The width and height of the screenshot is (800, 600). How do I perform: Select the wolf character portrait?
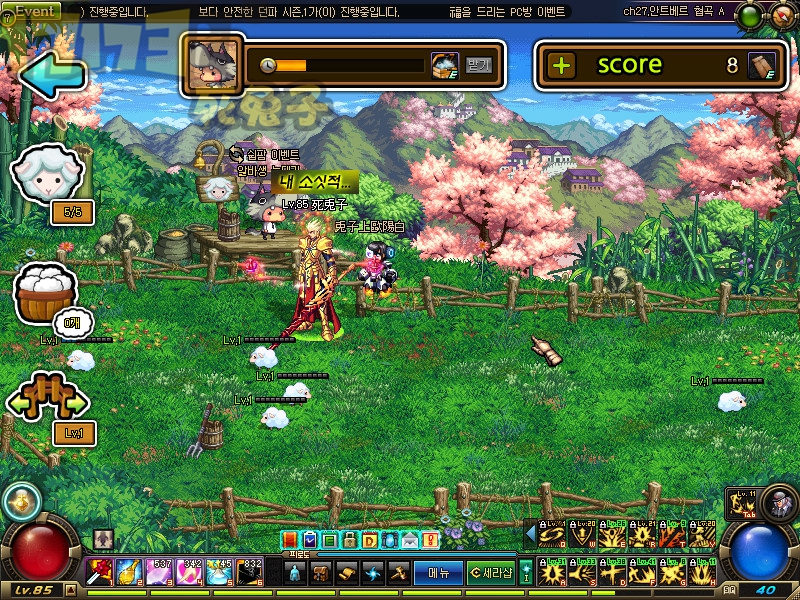pyautogui.click(x=212, y=65)
